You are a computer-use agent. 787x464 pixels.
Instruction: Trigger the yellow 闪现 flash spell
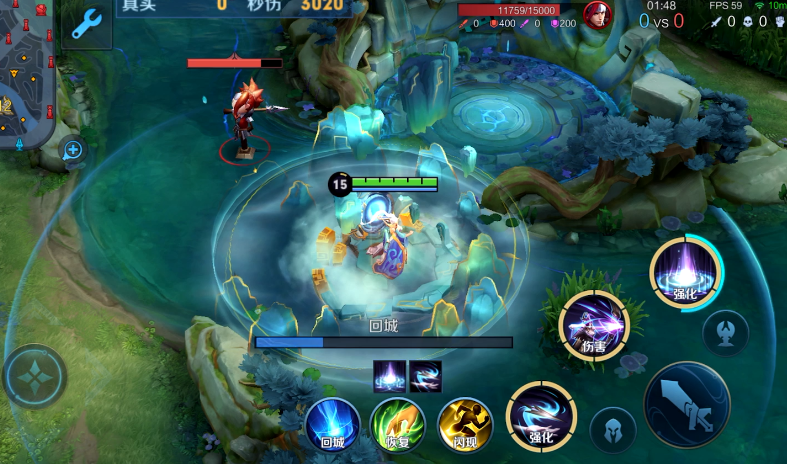[465, 424]
